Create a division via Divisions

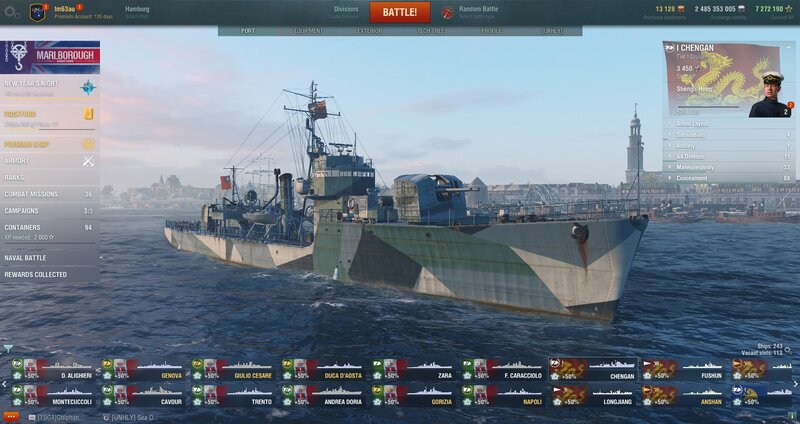click(x=344, y=12)
